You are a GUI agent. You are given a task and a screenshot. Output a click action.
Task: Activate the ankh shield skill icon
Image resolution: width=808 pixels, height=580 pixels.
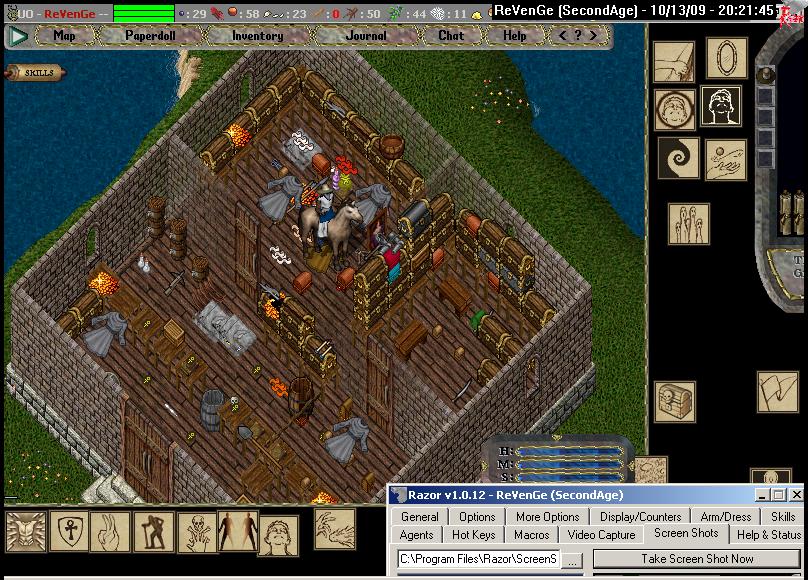click(x=69, y=531)
